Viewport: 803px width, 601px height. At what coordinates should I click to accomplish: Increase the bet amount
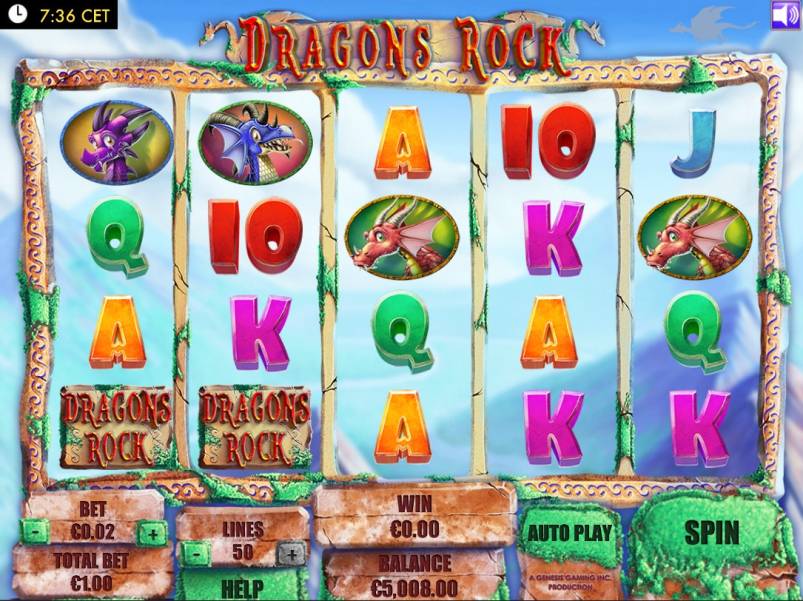click(153, 533)
